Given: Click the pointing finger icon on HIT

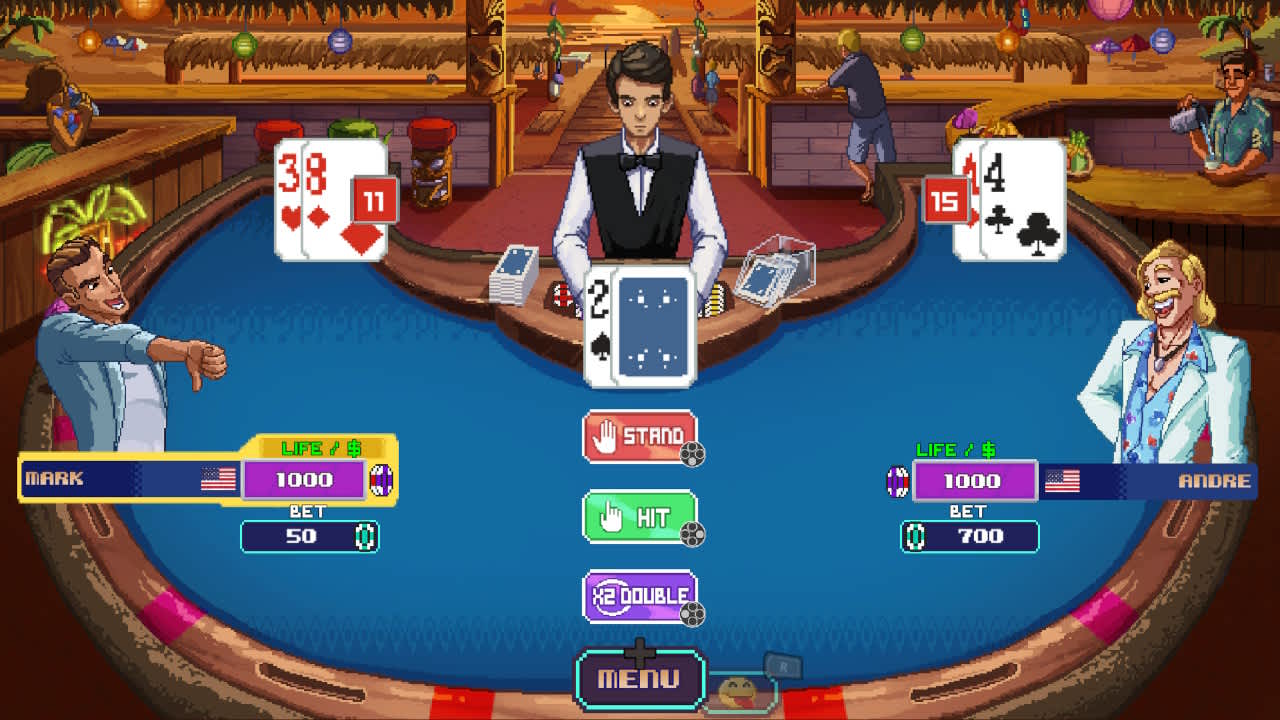Looking at the screenshot, I should (x=610, y=516).
